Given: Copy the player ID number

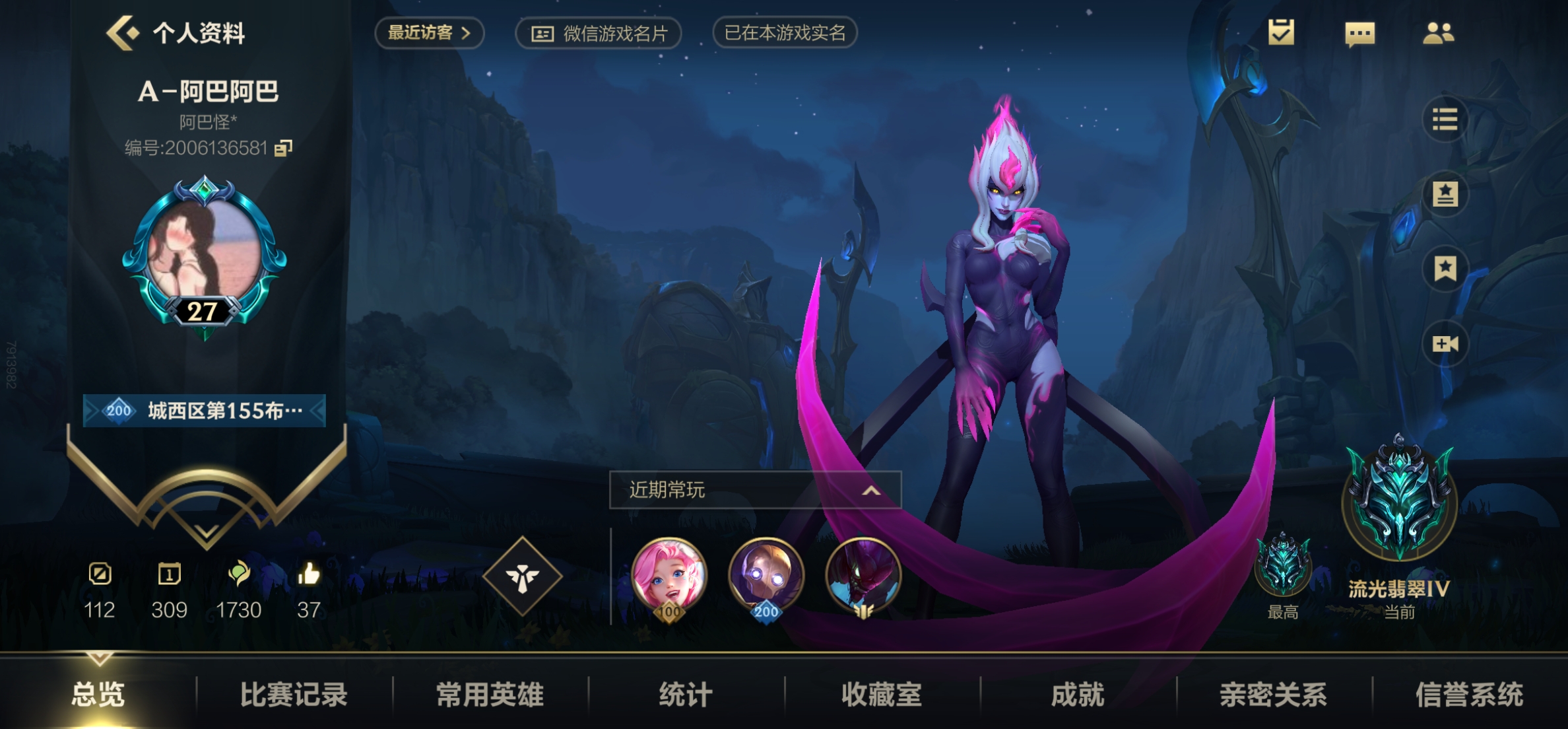Looking at the screenshot, I should click(x=283, y=148).
